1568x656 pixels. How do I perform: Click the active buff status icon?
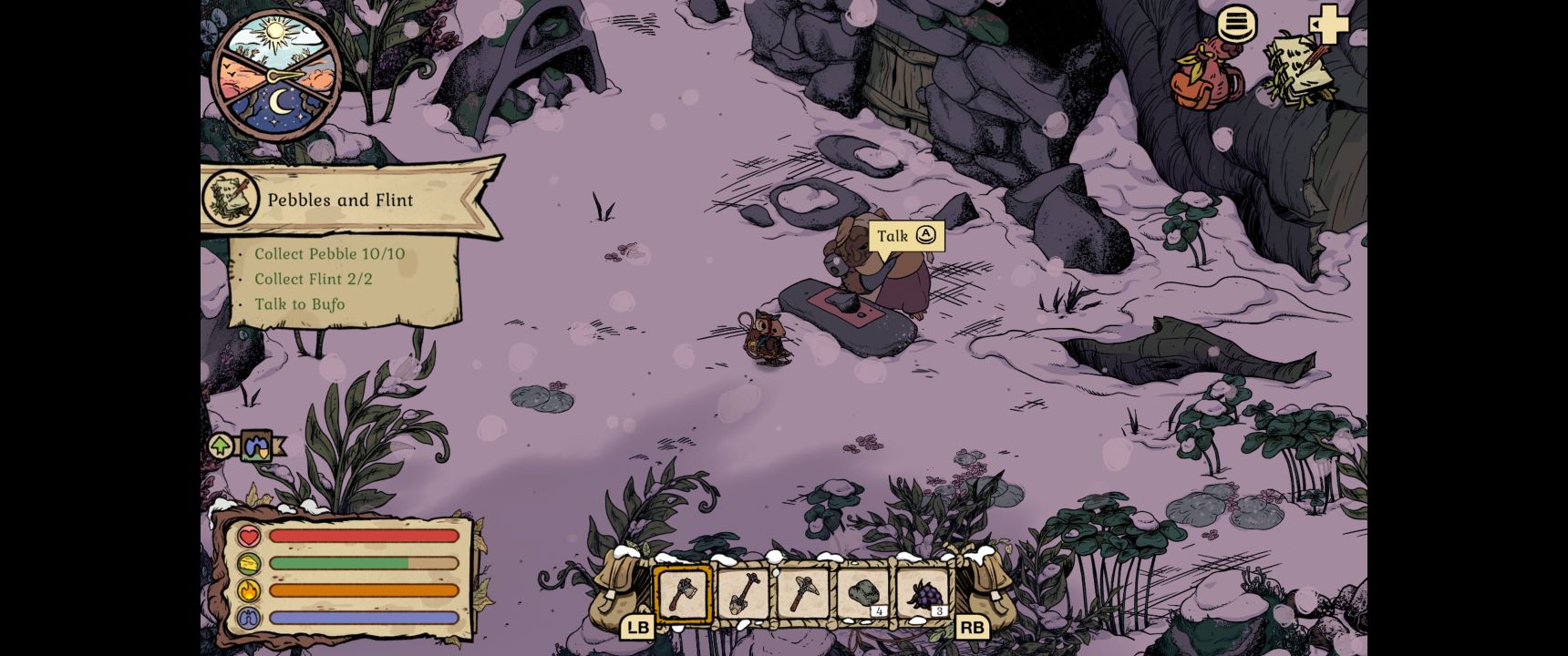pyautogui.click(x=257, y=446)
